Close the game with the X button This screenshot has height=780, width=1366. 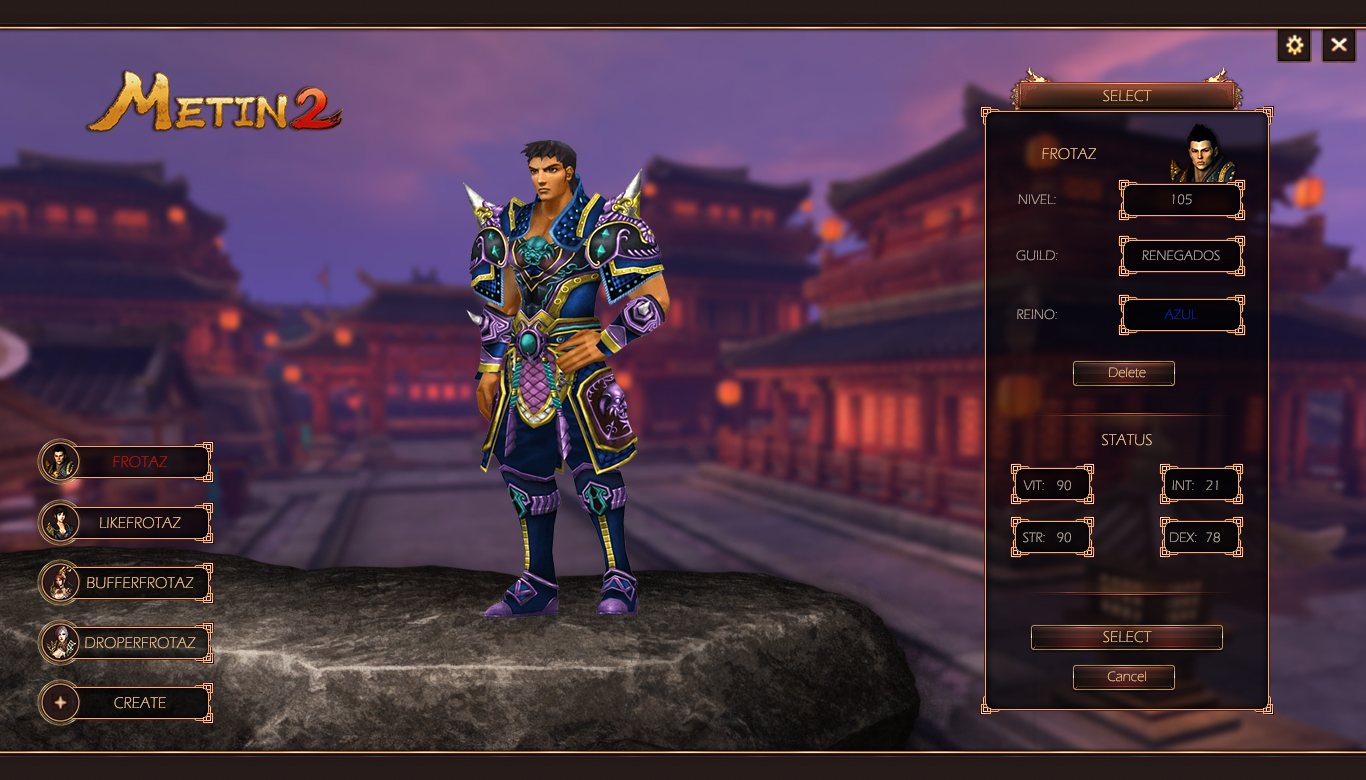tap(1339, 45)
